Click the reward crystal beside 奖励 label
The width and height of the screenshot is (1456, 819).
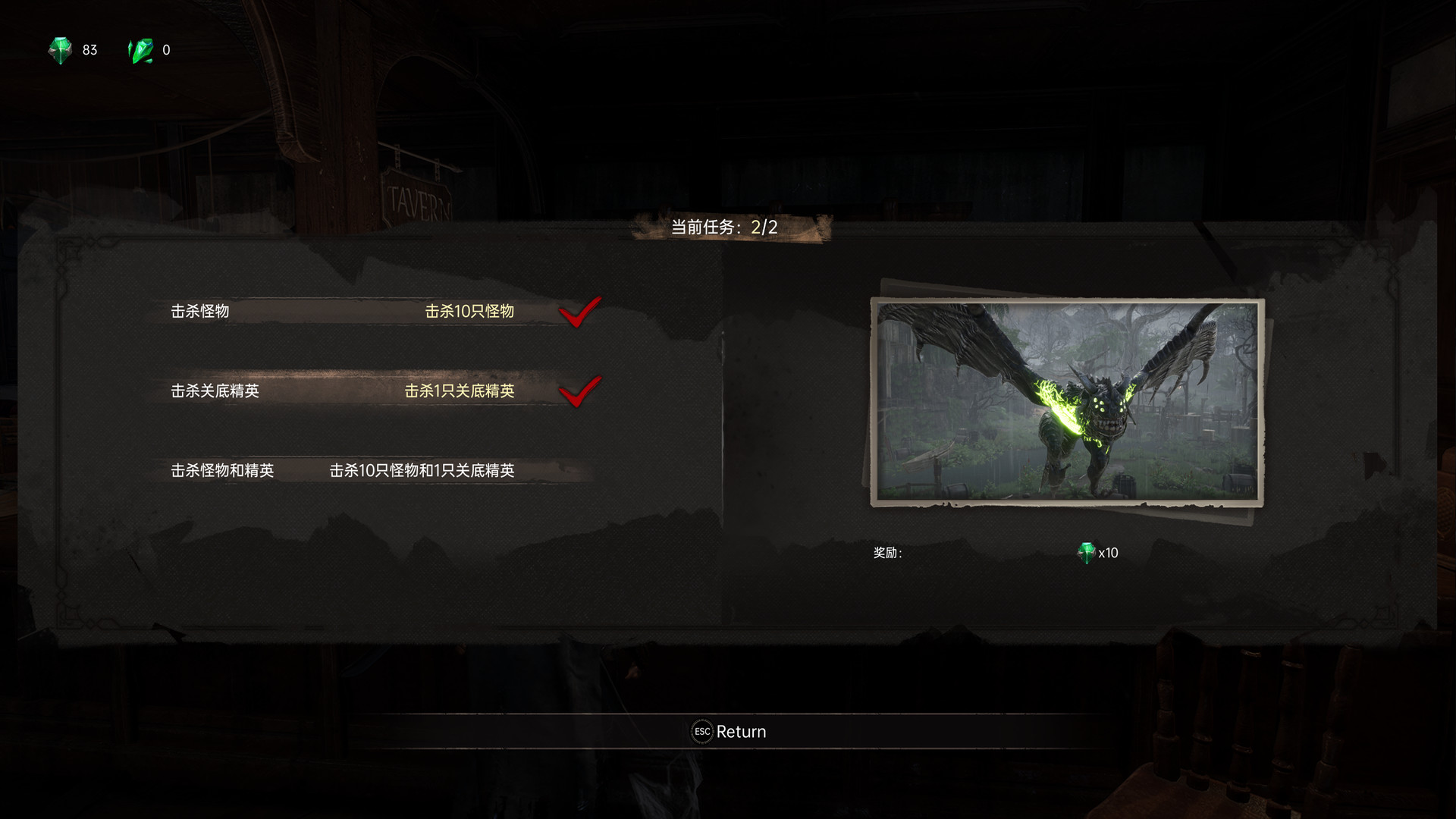click(1086, 552)
